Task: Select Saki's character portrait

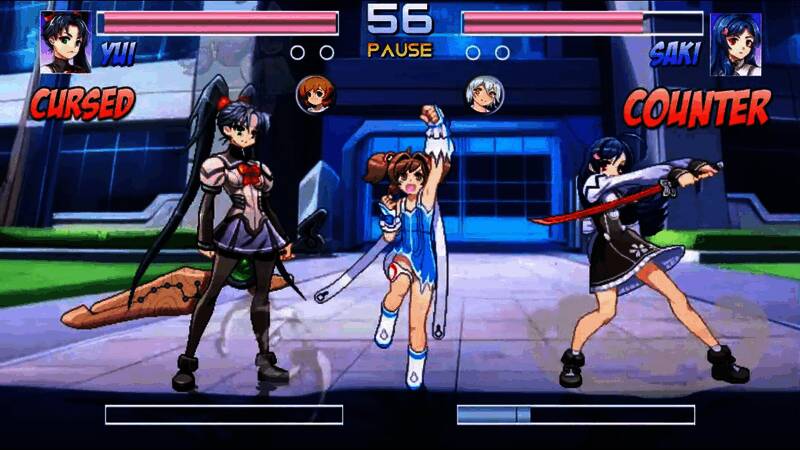Action: [x=735, y=44]
